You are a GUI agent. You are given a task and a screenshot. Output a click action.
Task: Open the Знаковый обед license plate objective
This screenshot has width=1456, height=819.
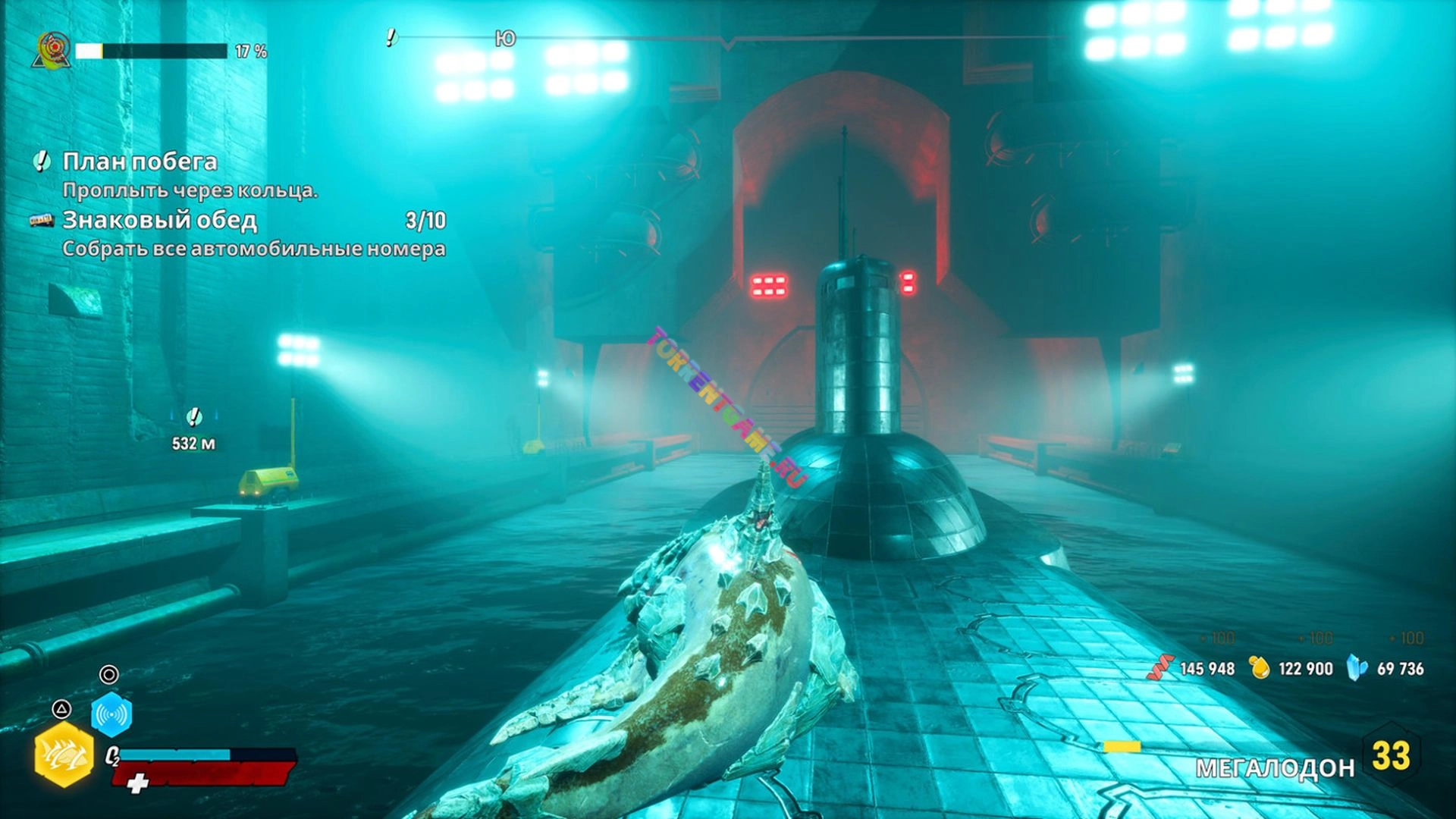tap(160, 221)
